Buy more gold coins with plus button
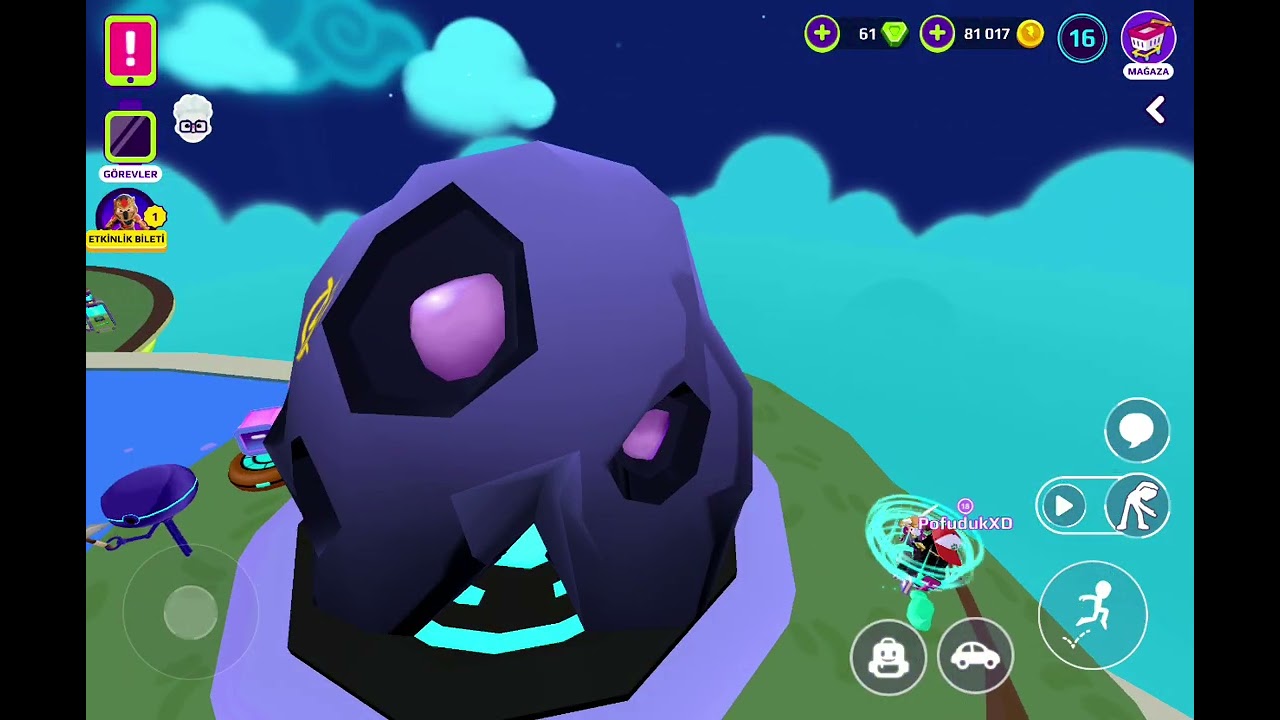The height and width of the screenshot is (720, 1280). 937,35
